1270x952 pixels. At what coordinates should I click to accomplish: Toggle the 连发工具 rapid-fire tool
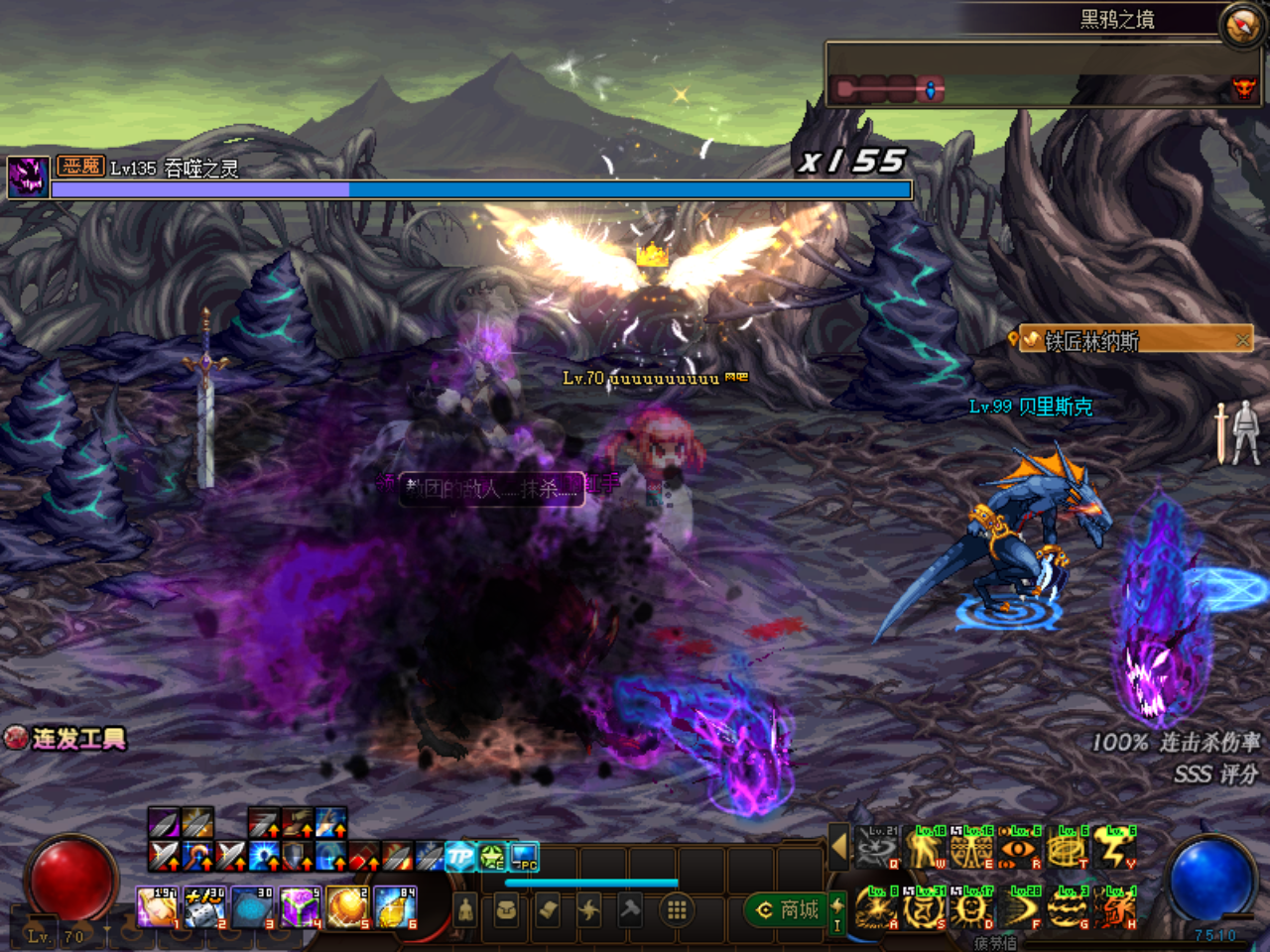click(67, 738)
